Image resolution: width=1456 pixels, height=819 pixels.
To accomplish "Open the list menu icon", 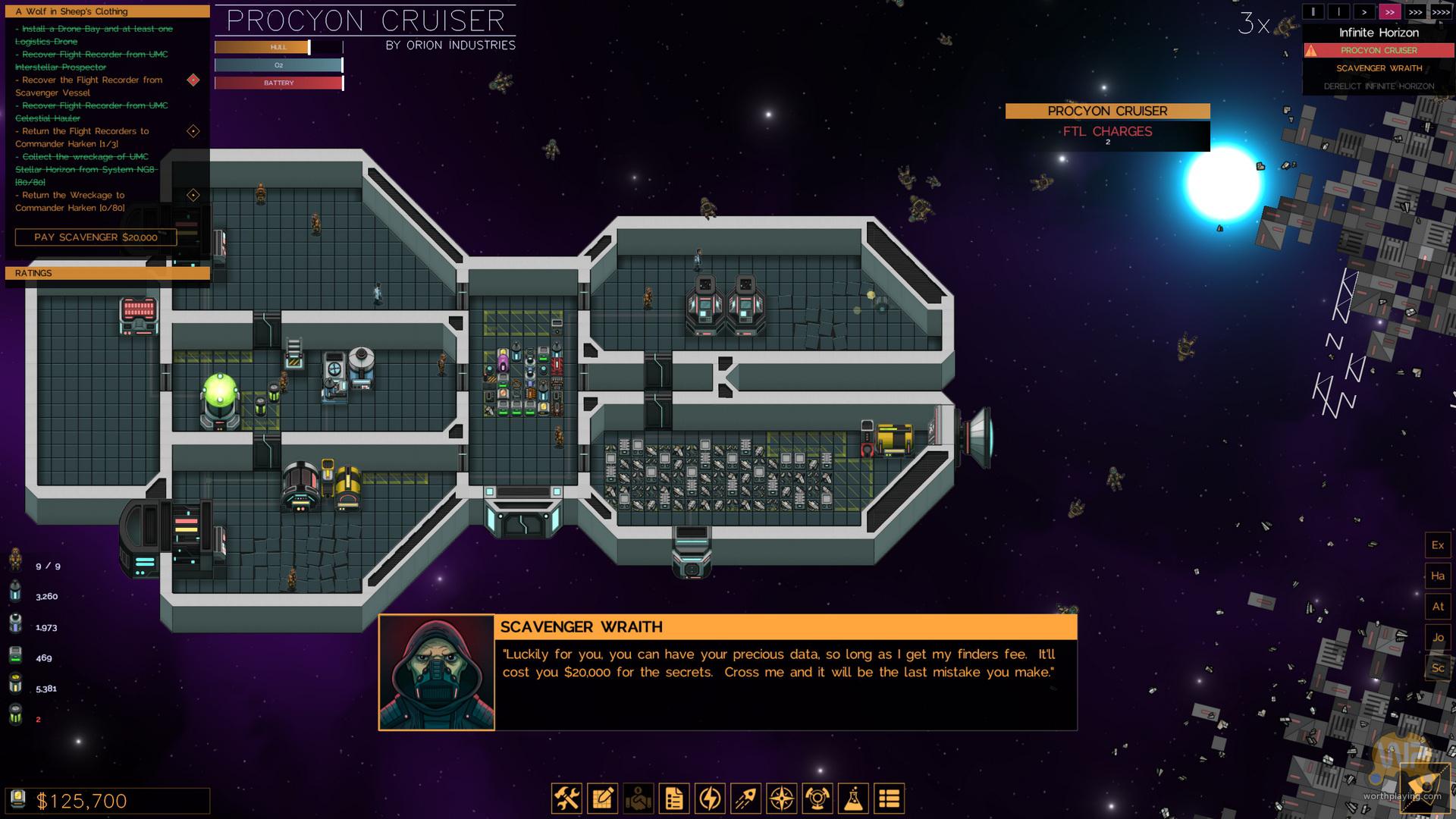I will [x=890, y=799].
